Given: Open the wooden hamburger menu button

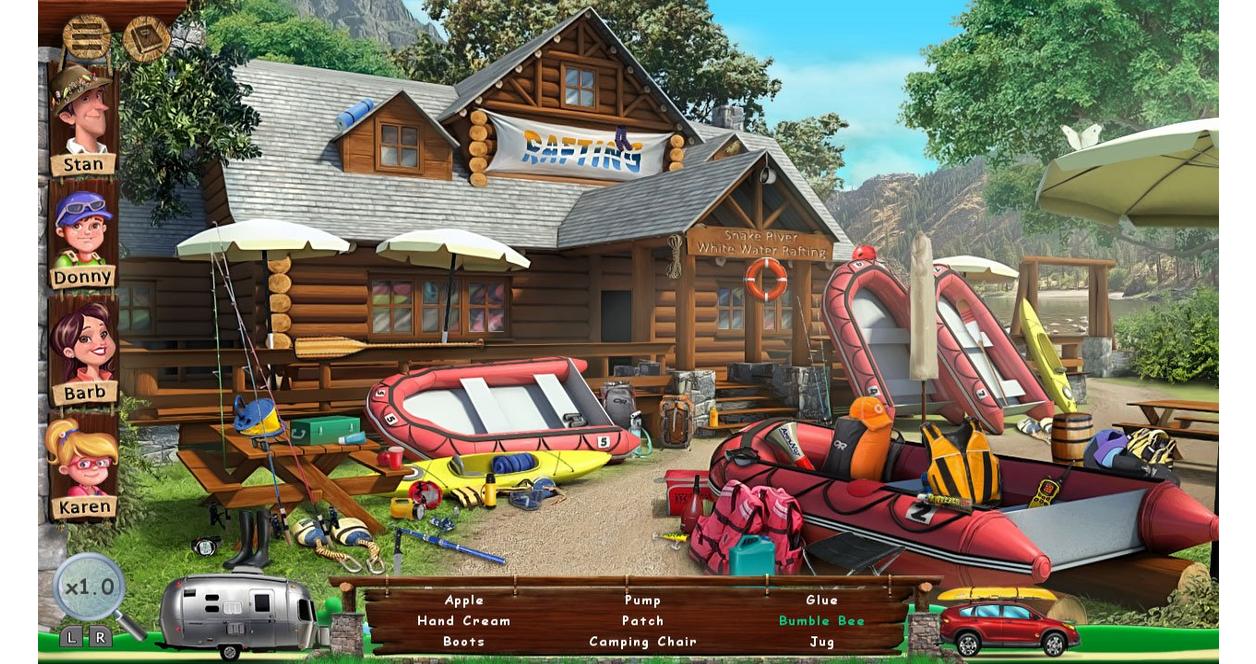Looking at the screenshot, I should [x=87, y=37].
